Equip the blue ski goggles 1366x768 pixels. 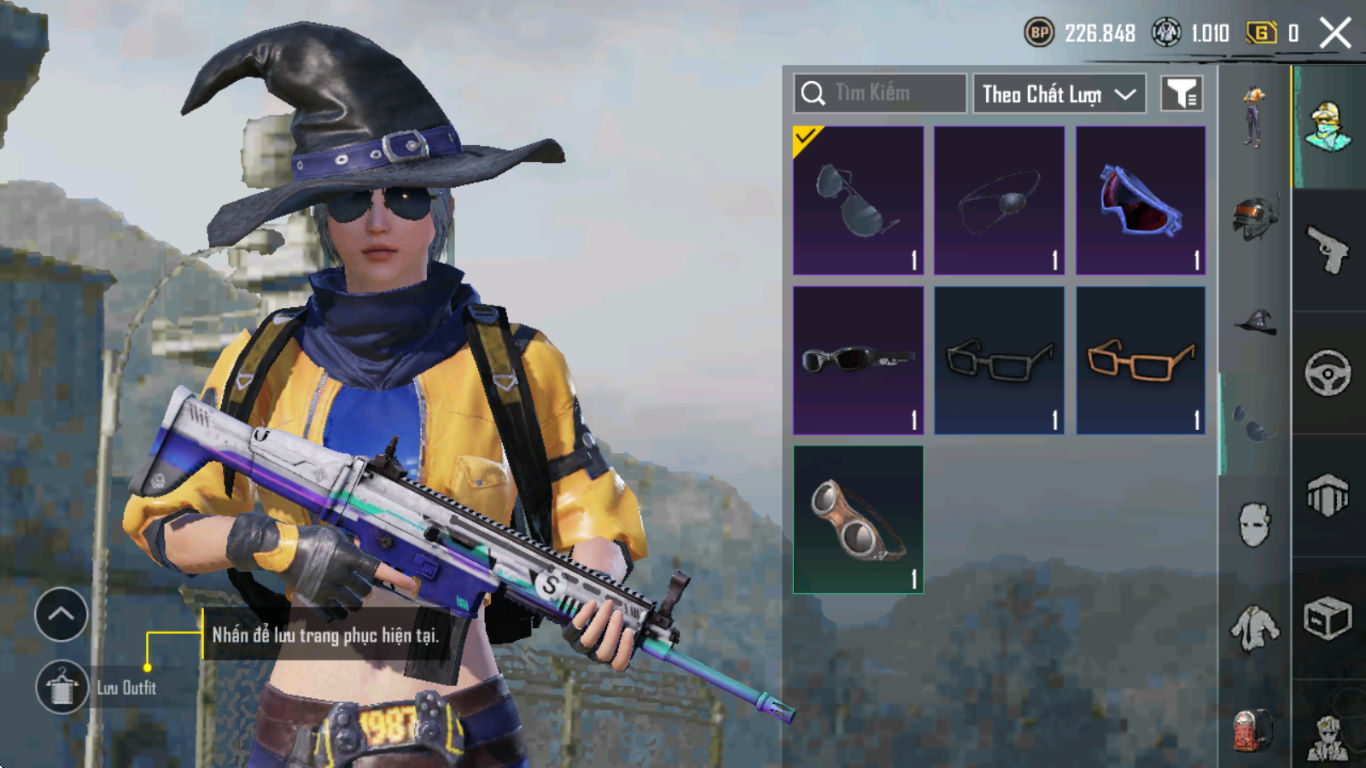tap(1141, 200)
